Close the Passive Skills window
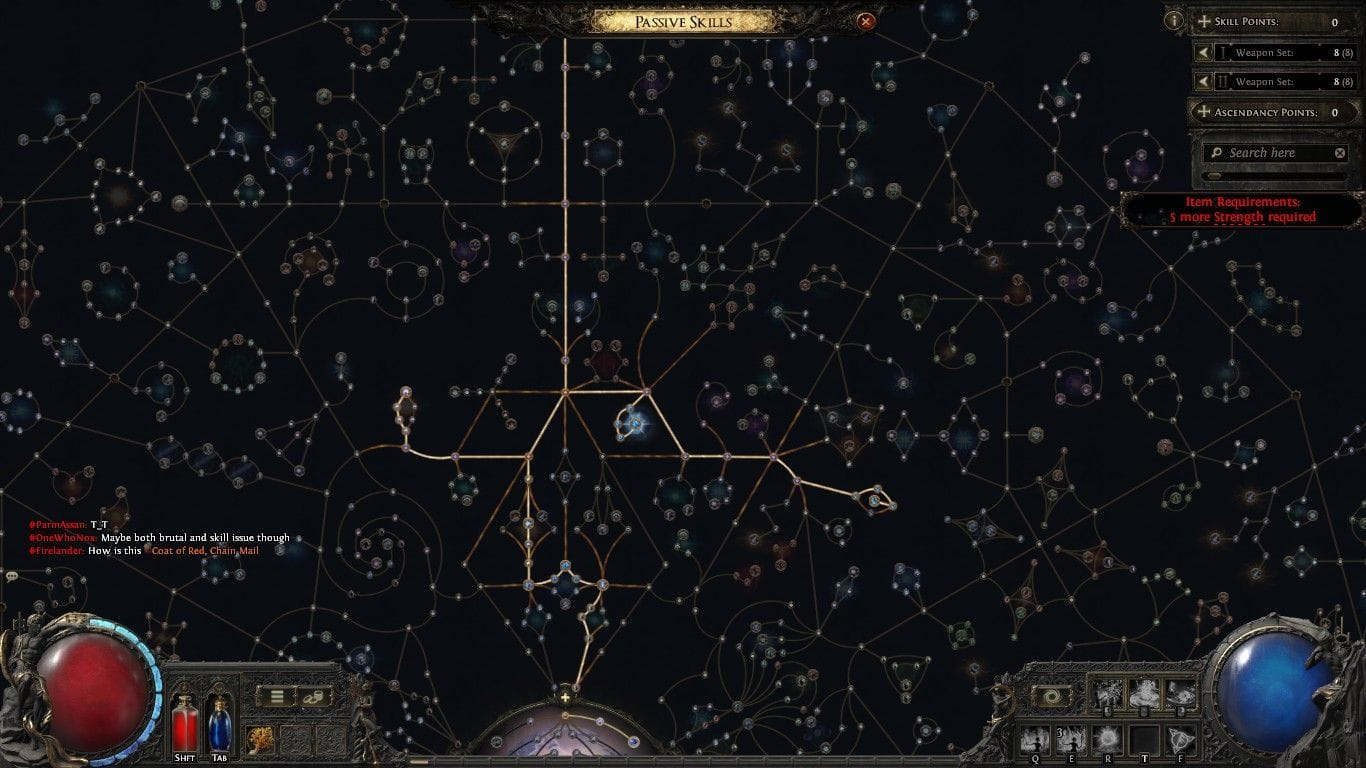The width and height of the screenshot is (1366, 768). click(x=866, y=20)
